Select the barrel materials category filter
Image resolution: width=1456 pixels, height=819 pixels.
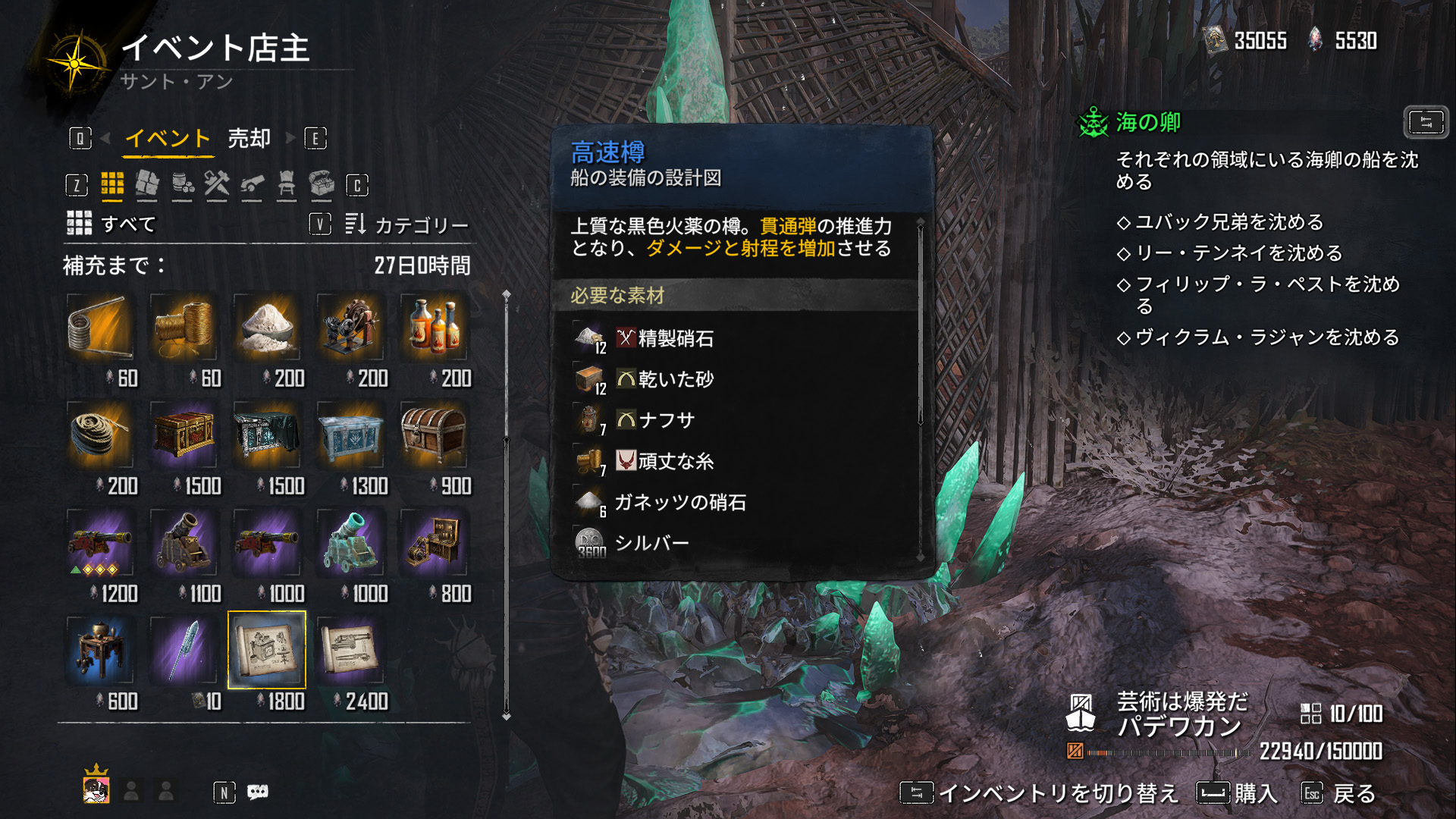click(x=182, y=184)
